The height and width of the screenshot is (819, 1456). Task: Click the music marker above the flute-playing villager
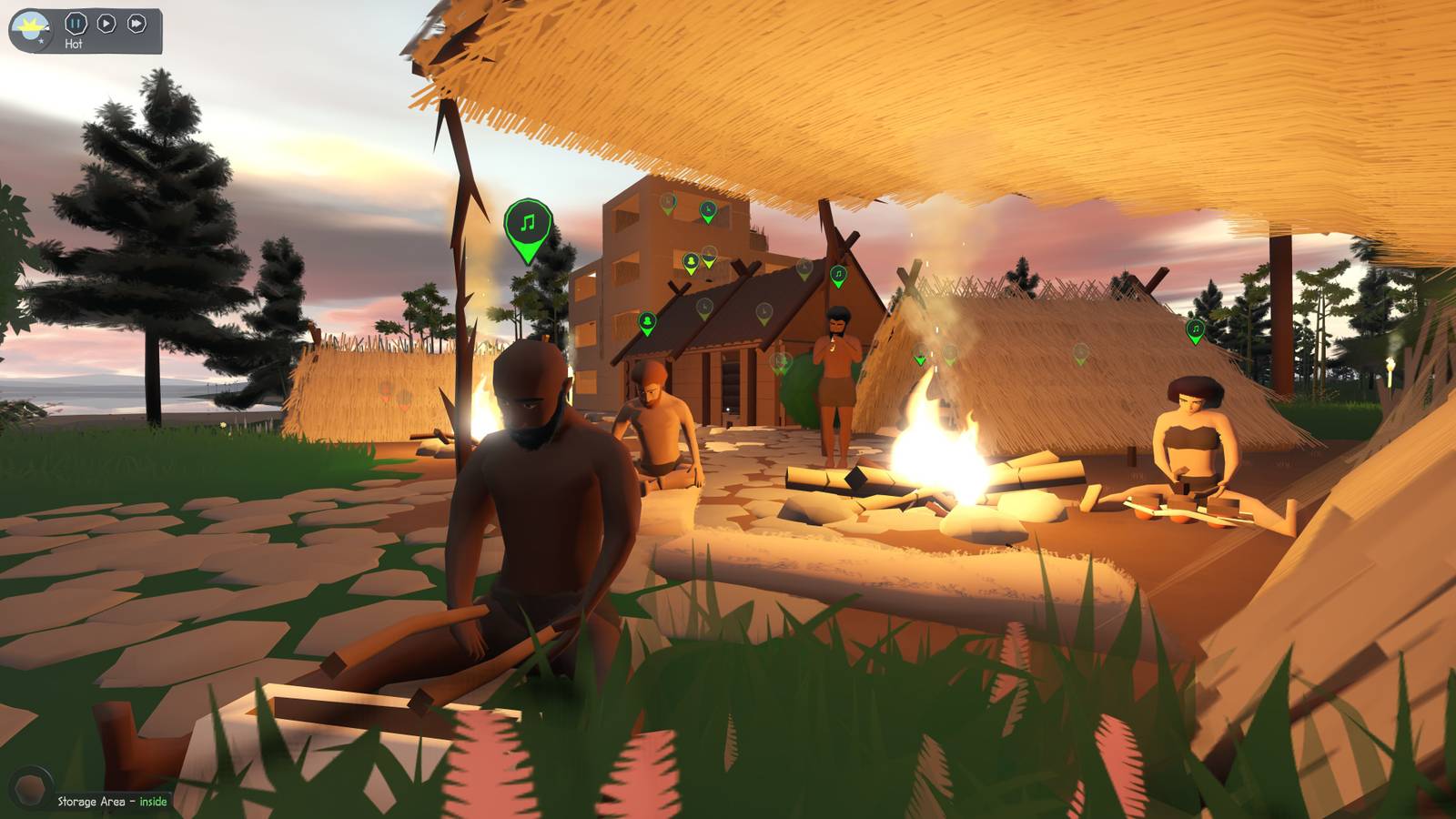click(x=838, y=274)
